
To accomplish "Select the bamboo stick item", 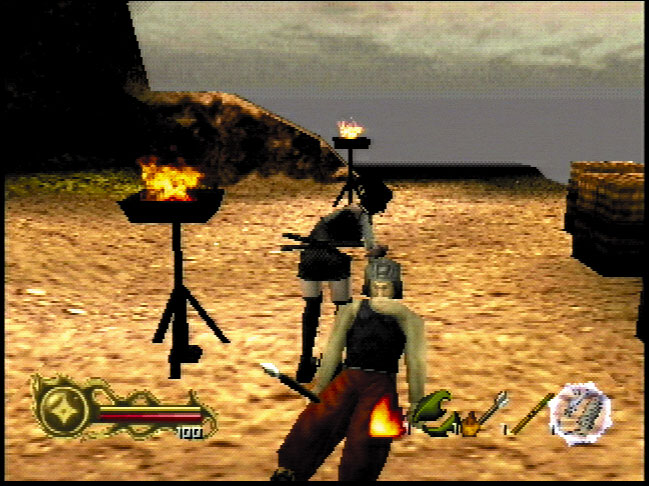I will 529,413.
